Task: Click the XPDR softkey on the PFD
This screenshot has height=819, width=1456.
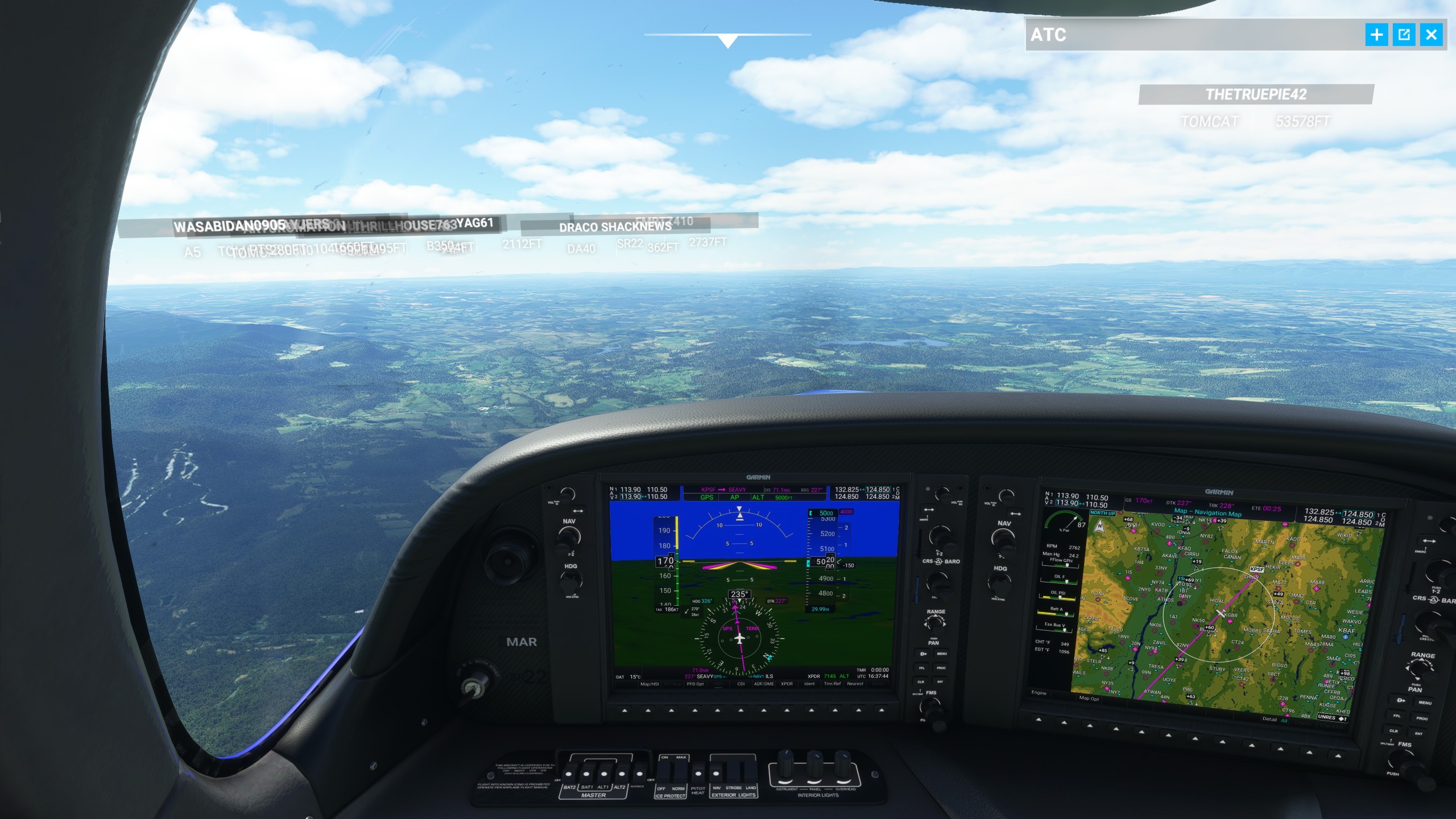Action: click(787, 684)
